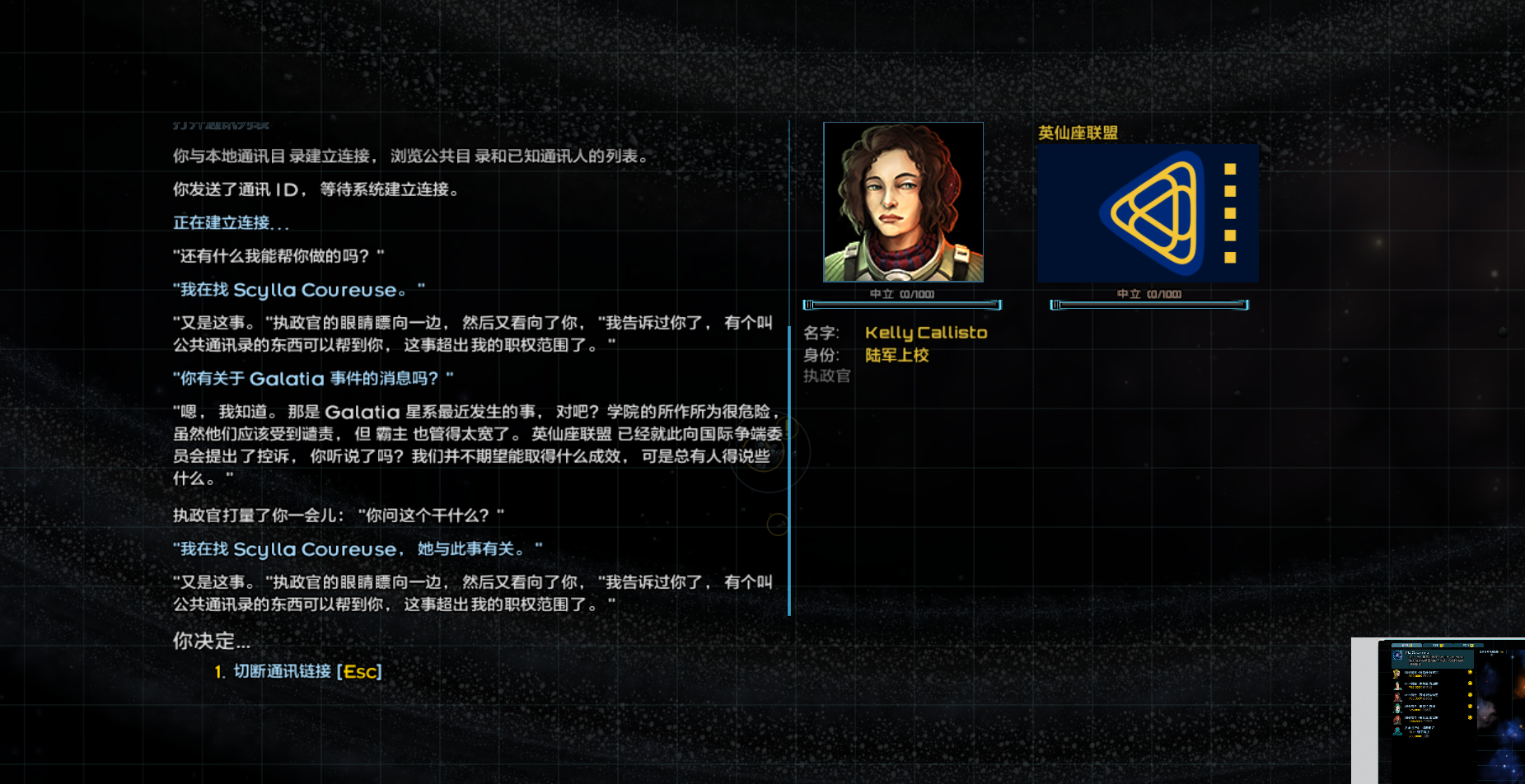
Task: Click the Kelly Callisto name text
Action: (x=925, y=333)
